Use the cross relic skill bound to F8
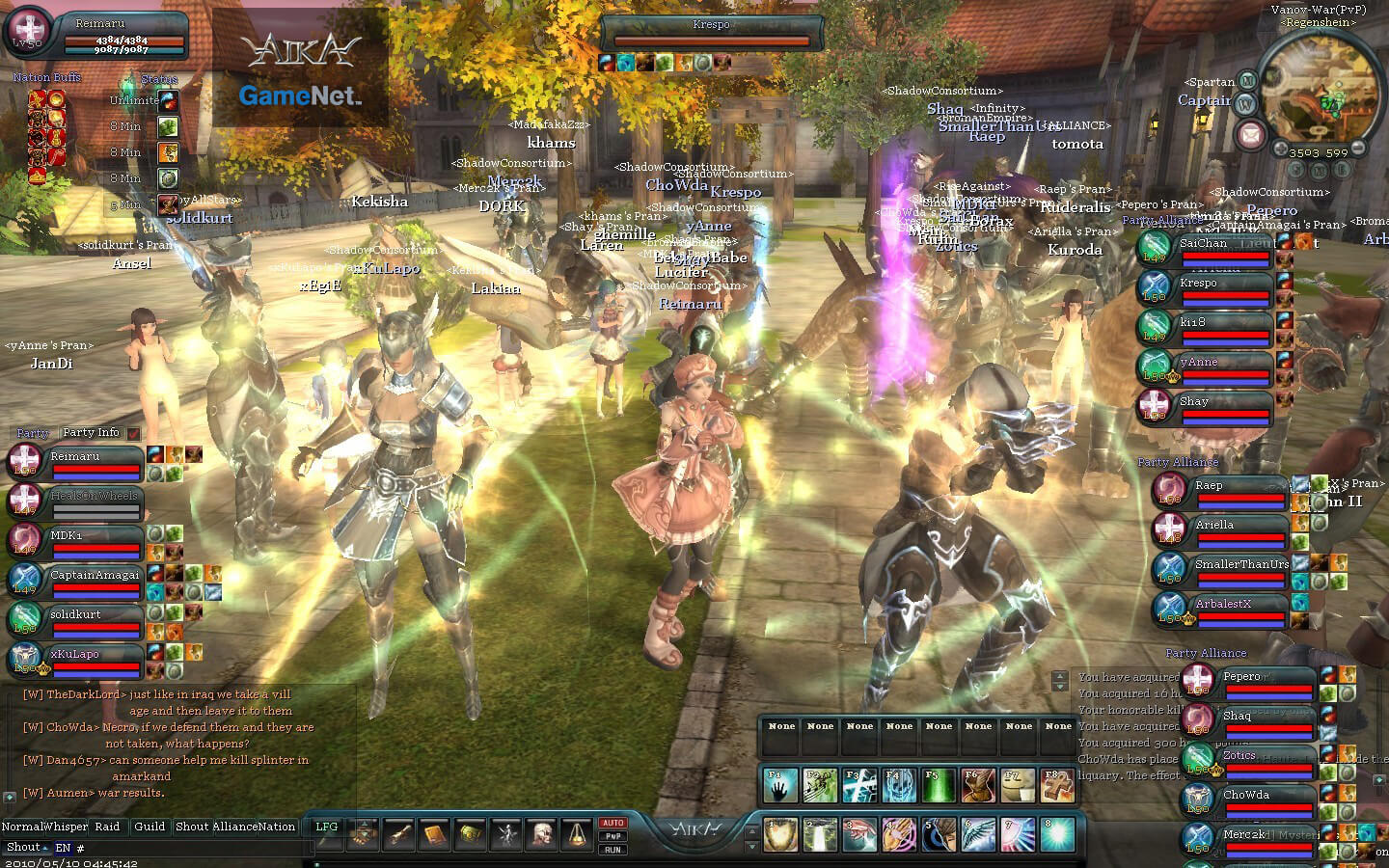Viewport: 1389px width, 868px height. point(1057,785)
